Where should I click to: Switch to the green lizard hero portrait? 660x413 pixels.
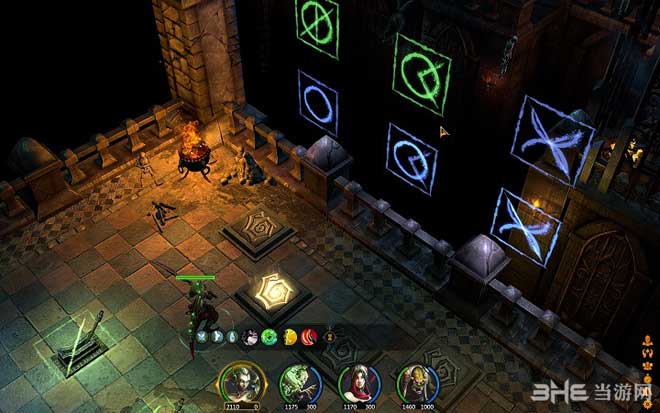point(299,380)
